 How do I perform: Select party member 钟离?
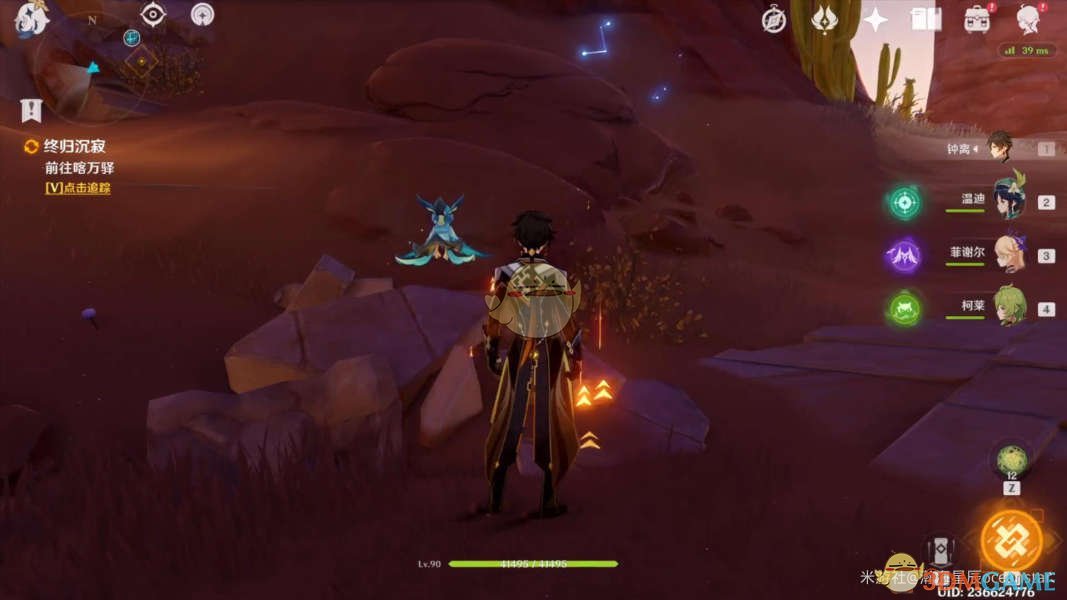(x=1000, y=148)
